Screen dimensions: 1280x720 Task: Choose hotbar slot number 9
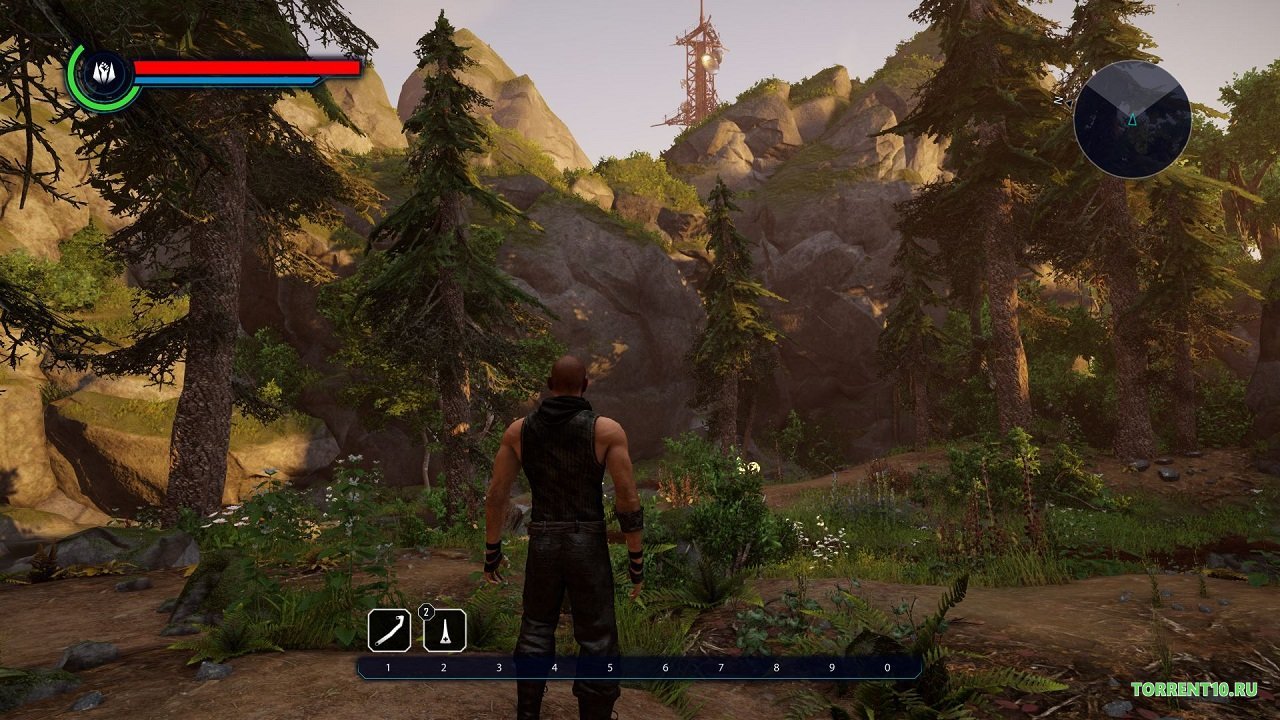pyautogui.click(x=831, y=667)
